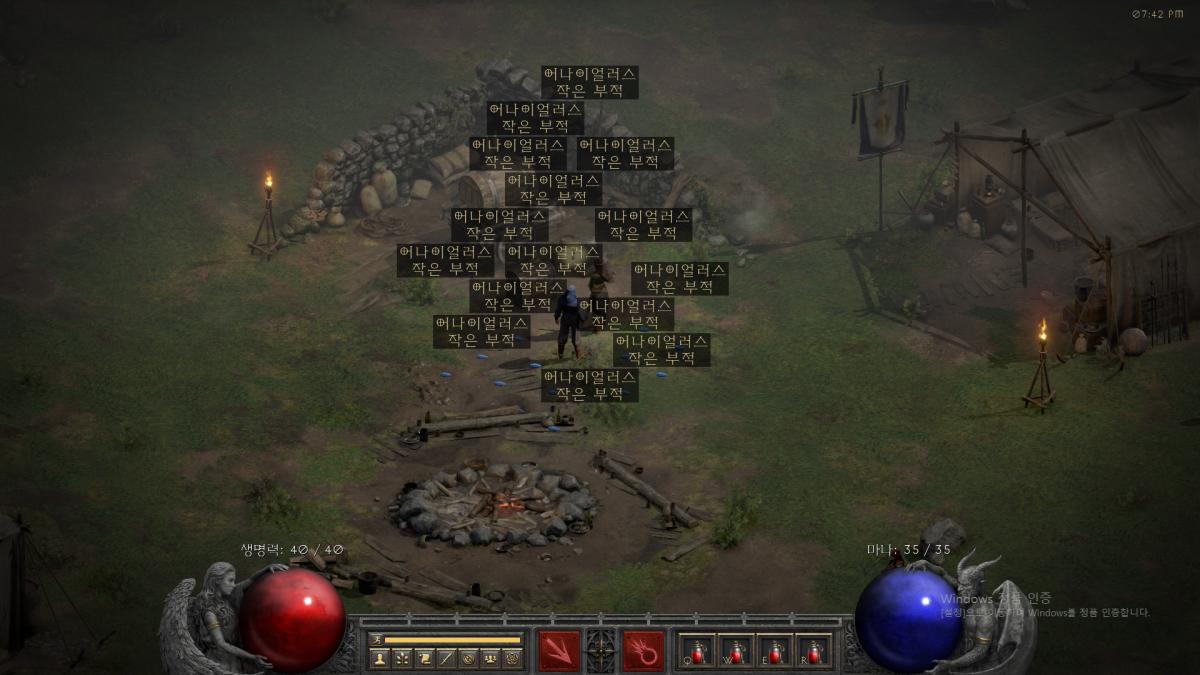Image resolution: width=1200 pixels, height=675 pixels.
Task: Use the health potion in belt slot Q
Action: point(697,650)
